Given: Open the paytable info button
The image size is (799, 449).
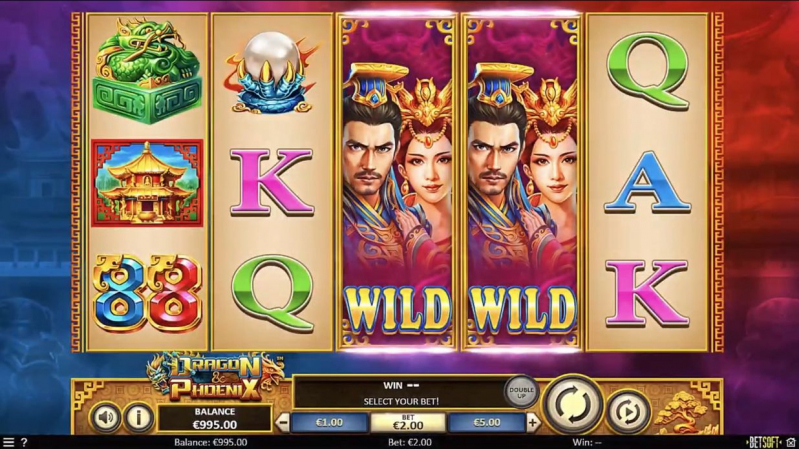Looking at the screenshot, I should point(137,417).
